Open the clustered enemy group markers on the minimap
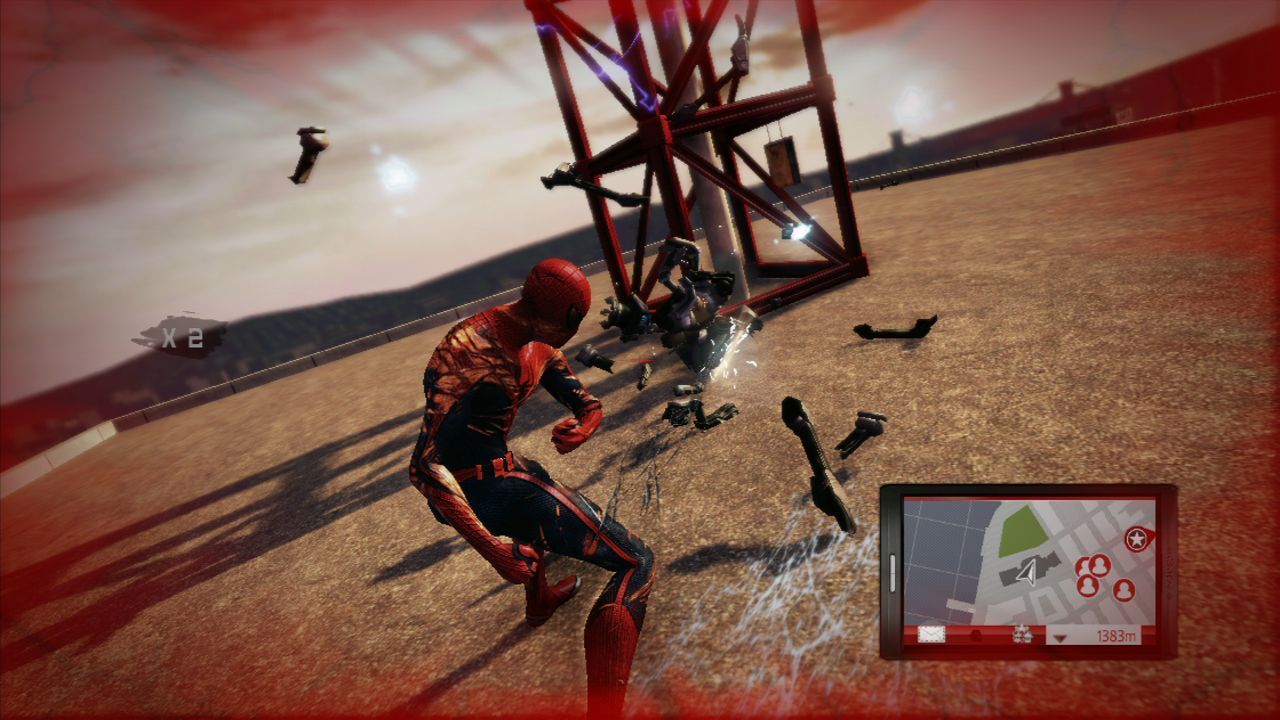Image resolution: width=1280 pixels, height=720 pixels. pos(1090,572)
